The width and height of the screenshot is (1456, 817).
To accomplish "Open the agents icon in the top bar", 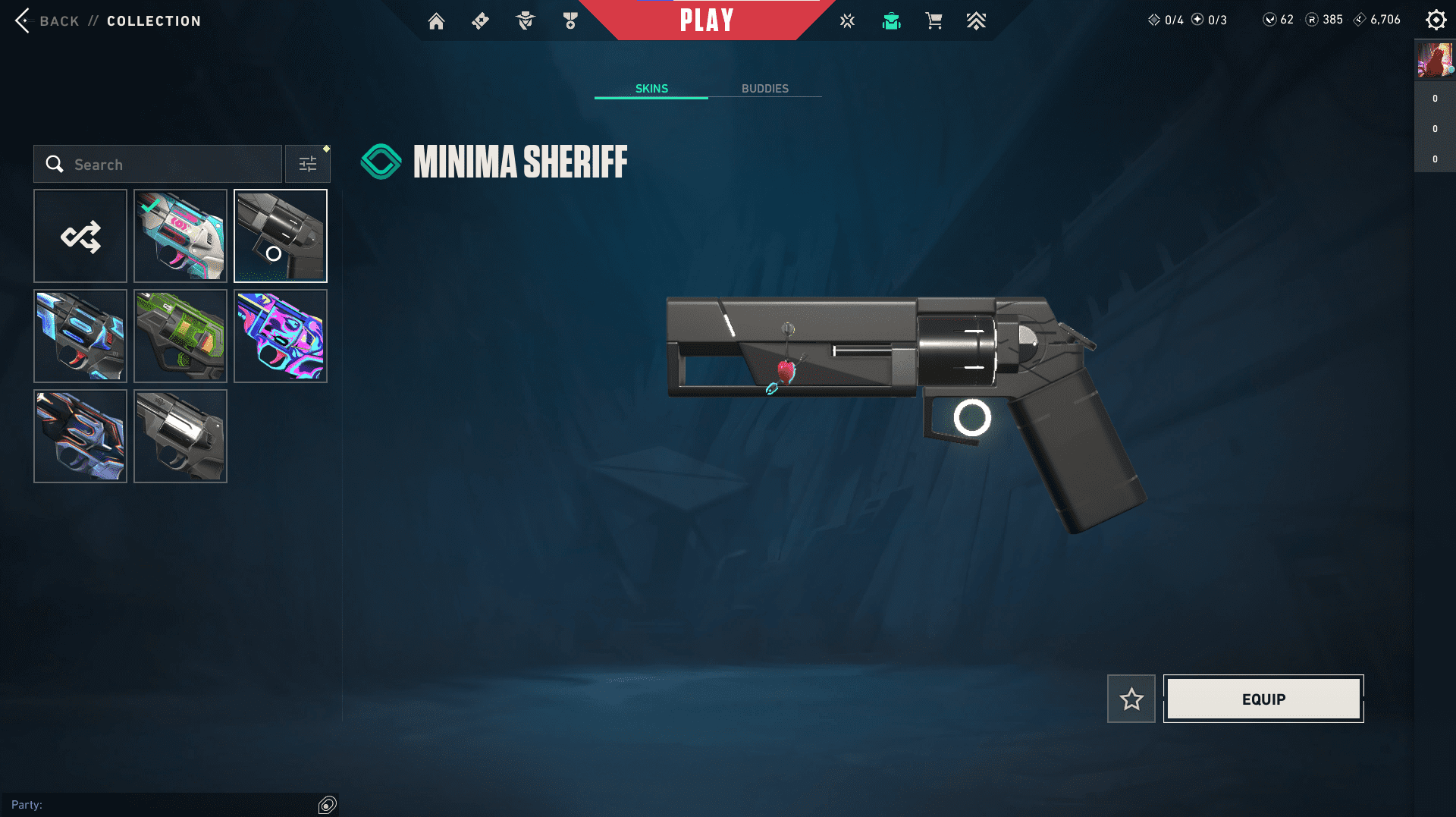I will [525, 21].
